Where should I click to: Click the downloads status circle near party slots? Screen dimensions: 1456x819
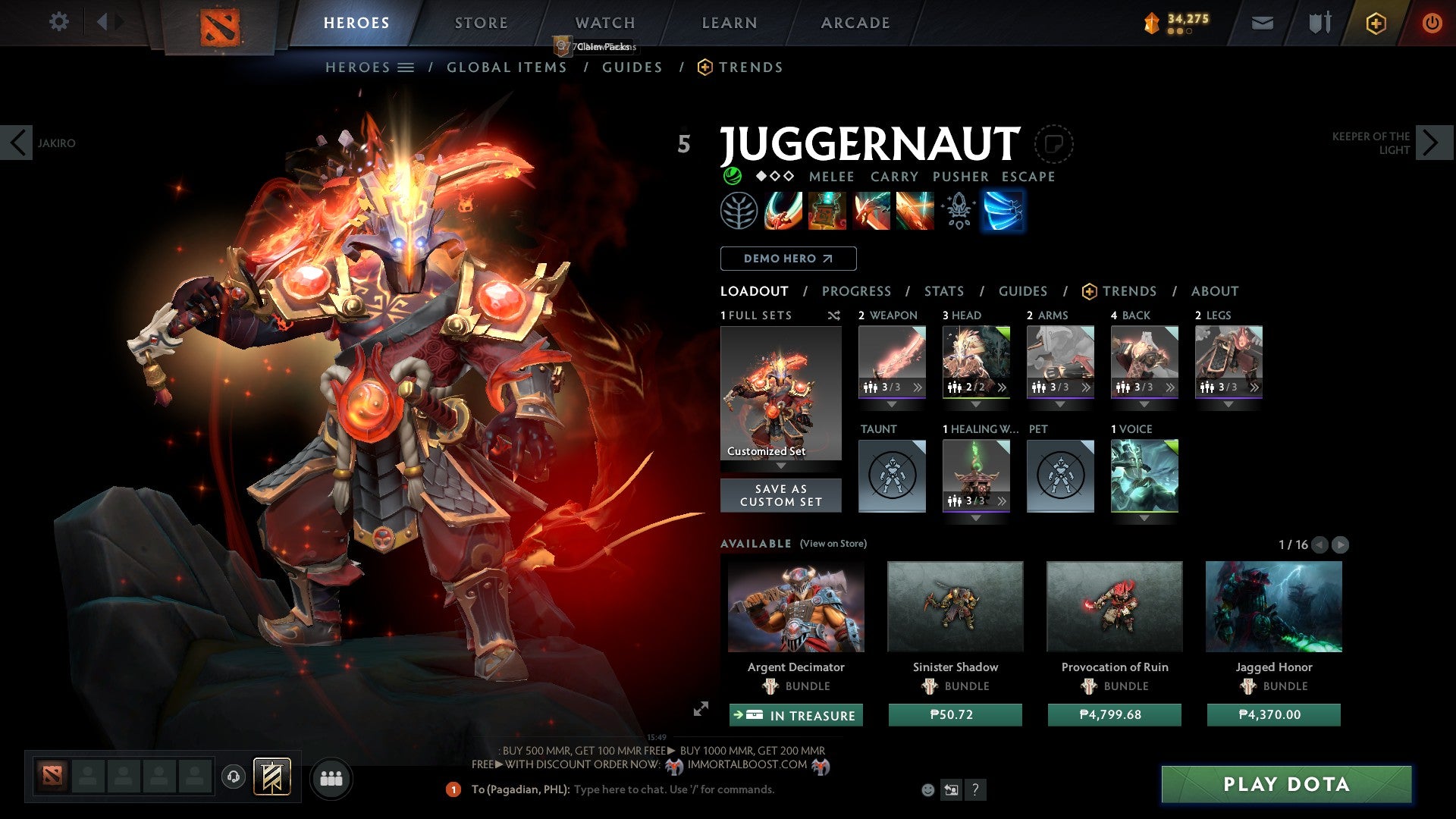pyautogui.click(x=234, y=778)
